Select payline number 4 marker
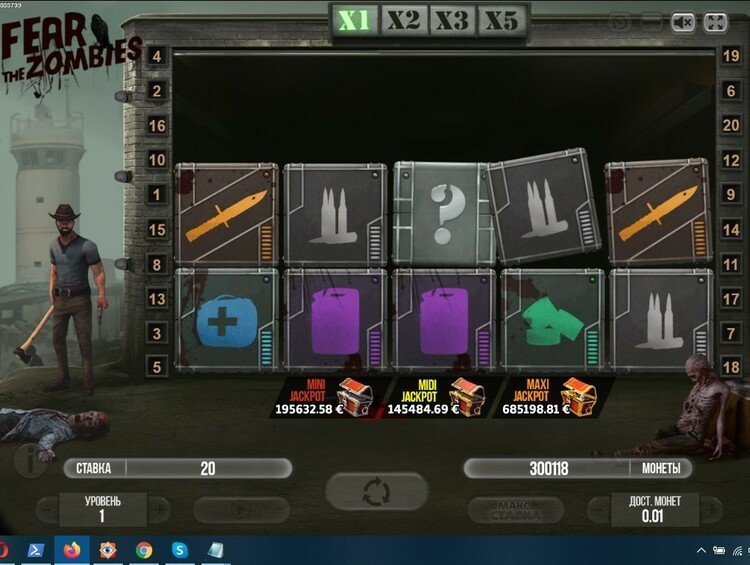 tap(156, 56)
